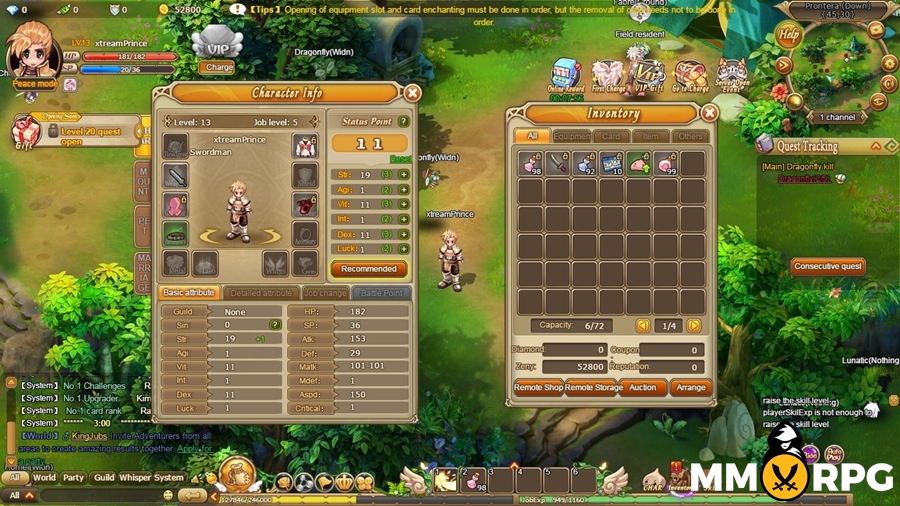The height and width of the screenshot is (506, 900).
Task: Open Remote Storage from inventory
Action: pos(591,388)
